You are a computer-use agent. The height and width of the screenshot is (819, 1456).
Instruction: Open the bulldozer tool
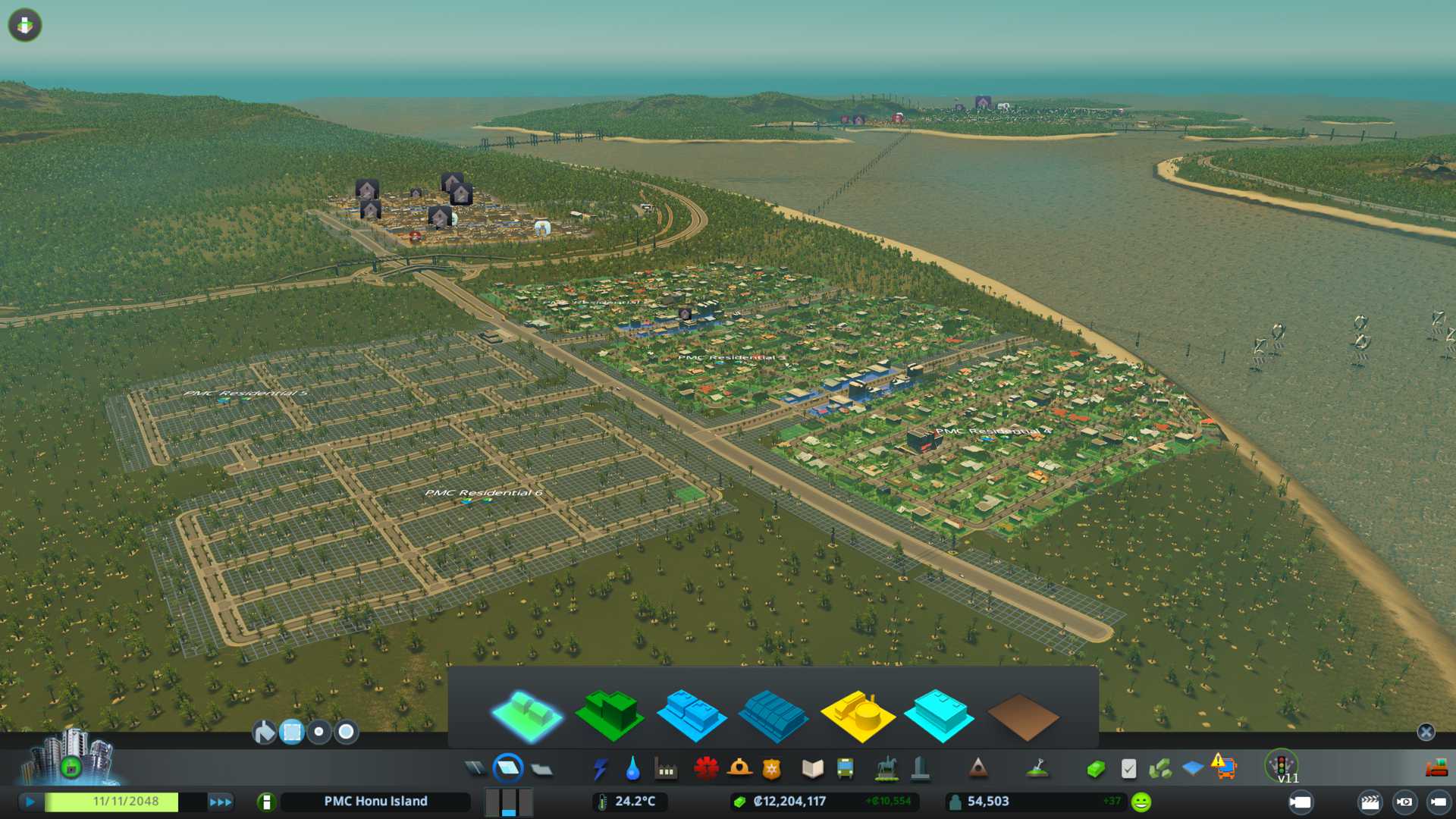1436,769
